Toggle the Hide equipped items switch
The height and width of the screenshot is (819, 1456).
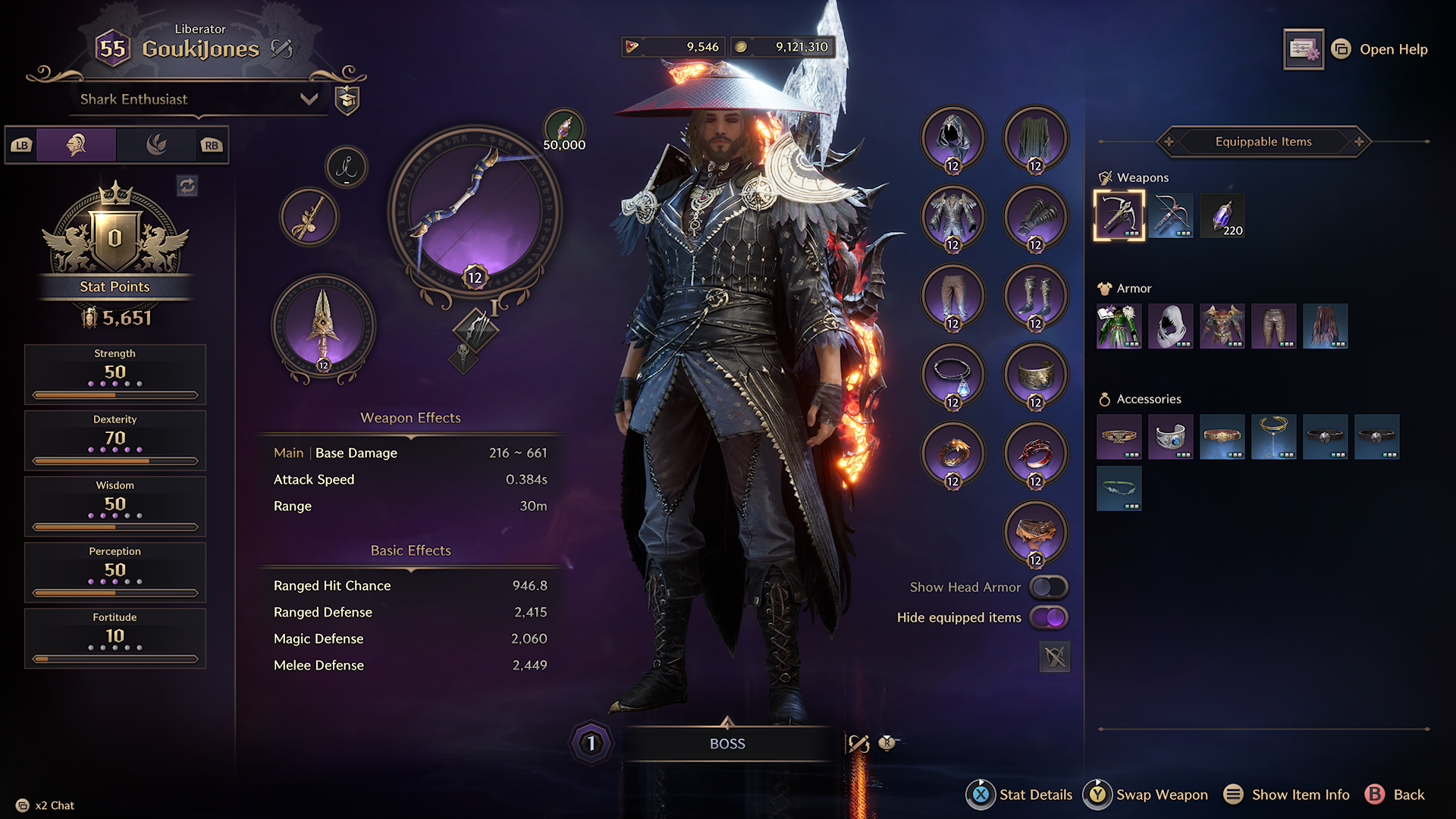tap(1049, 617)
